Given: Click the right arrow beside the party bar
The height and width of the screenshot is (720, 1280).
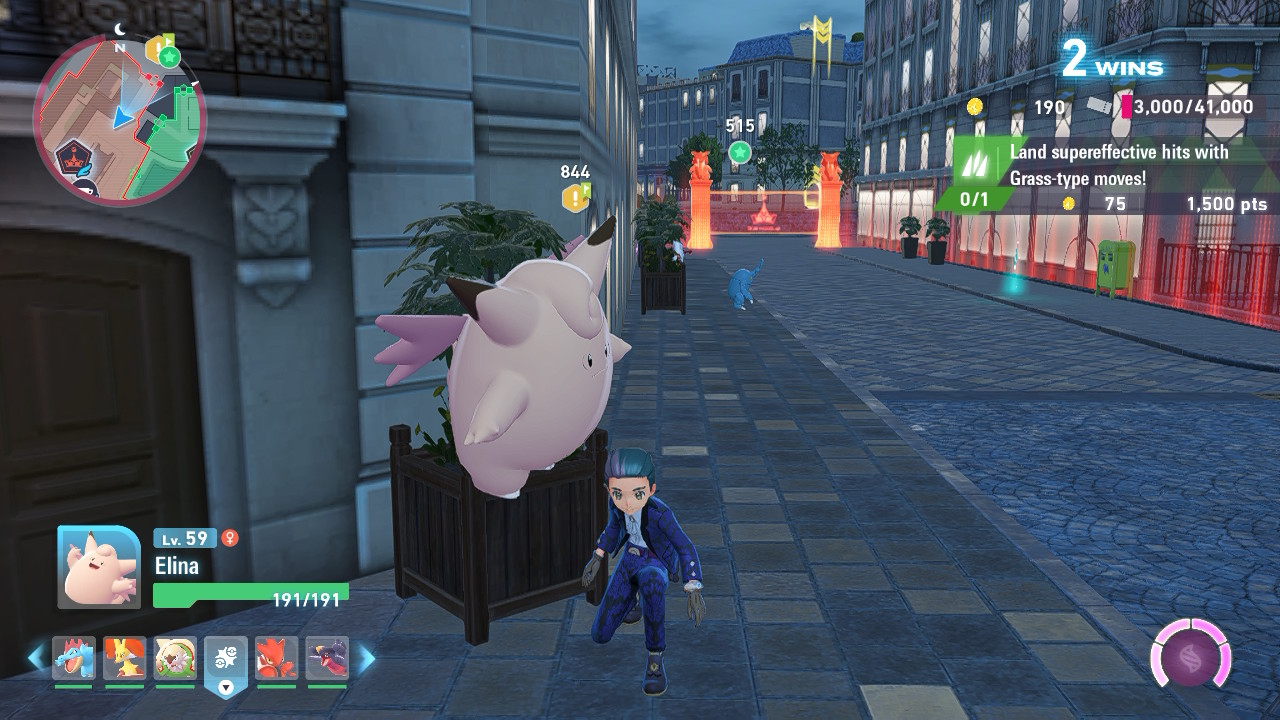Looking at the screenshot, I should tap(367, 658).
